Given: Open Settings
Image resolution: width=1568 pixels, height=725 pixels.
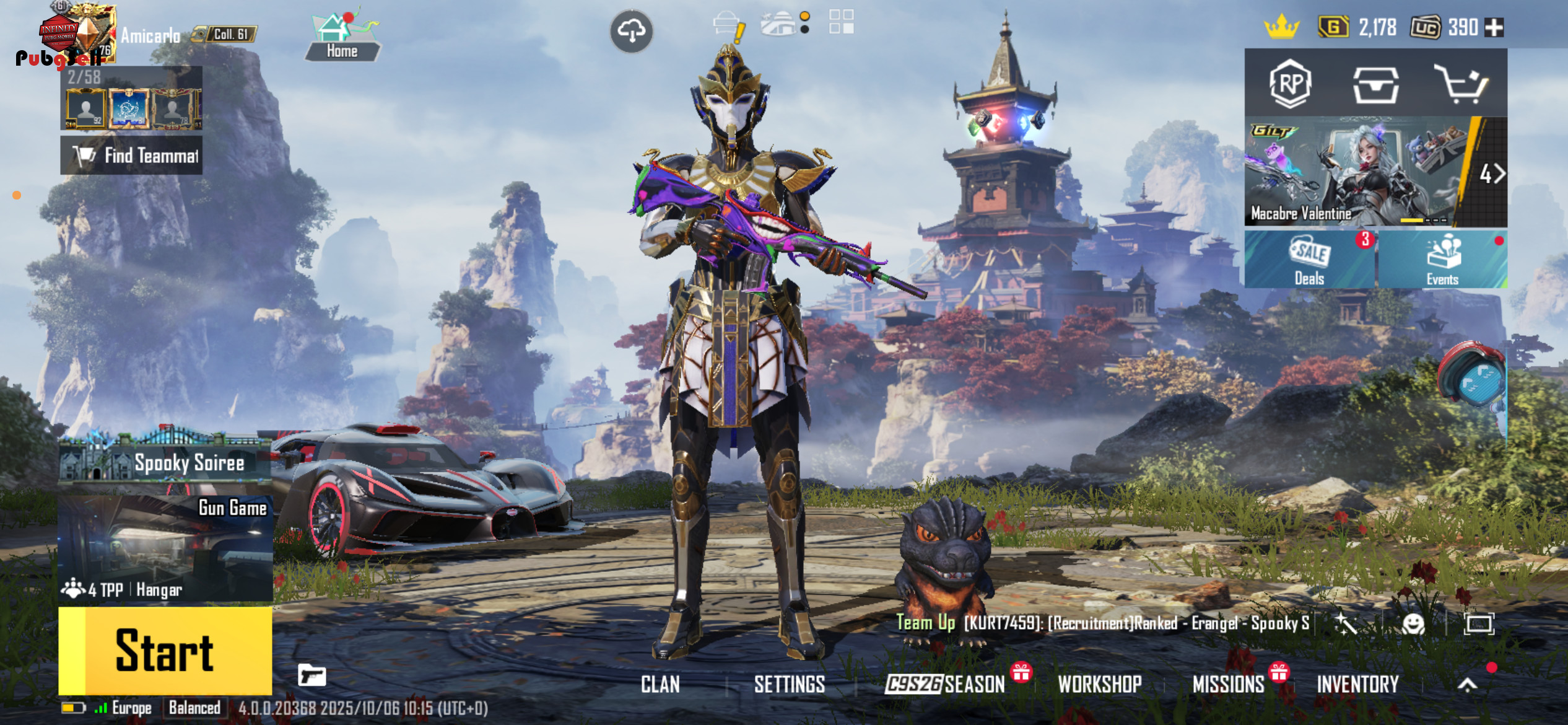Looking at the screenshot, I should point(789,684).
